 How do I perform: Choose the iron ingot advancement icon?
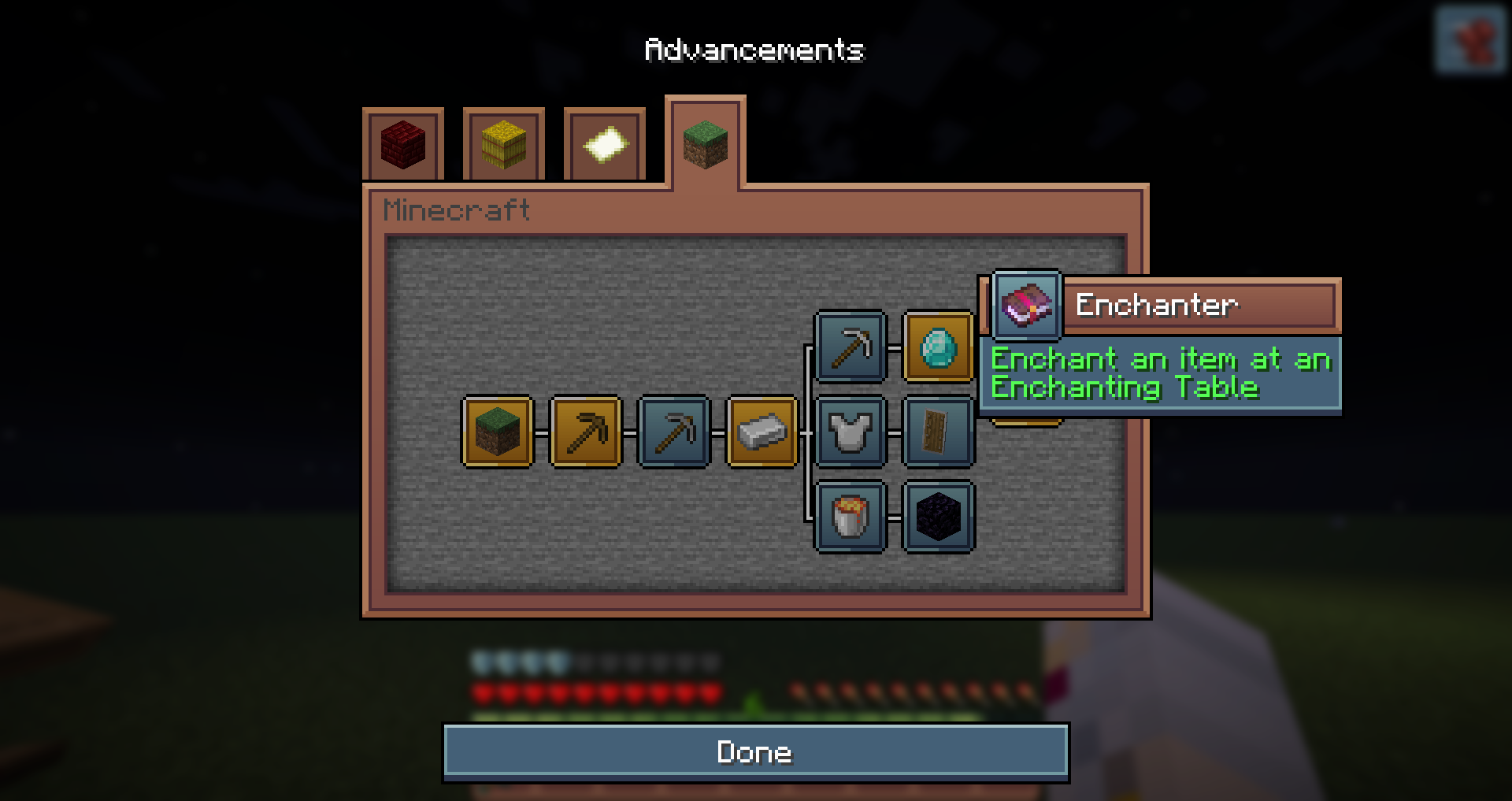(762, 432)
